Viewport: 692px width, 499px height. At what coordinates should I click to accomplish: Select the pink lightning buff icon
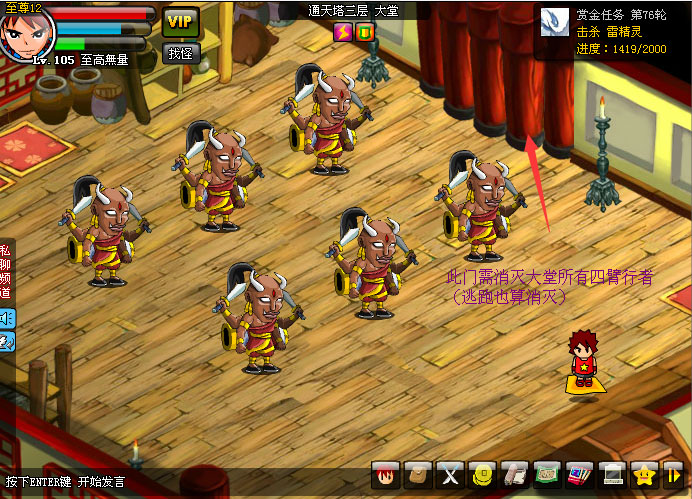click(342, 32)
